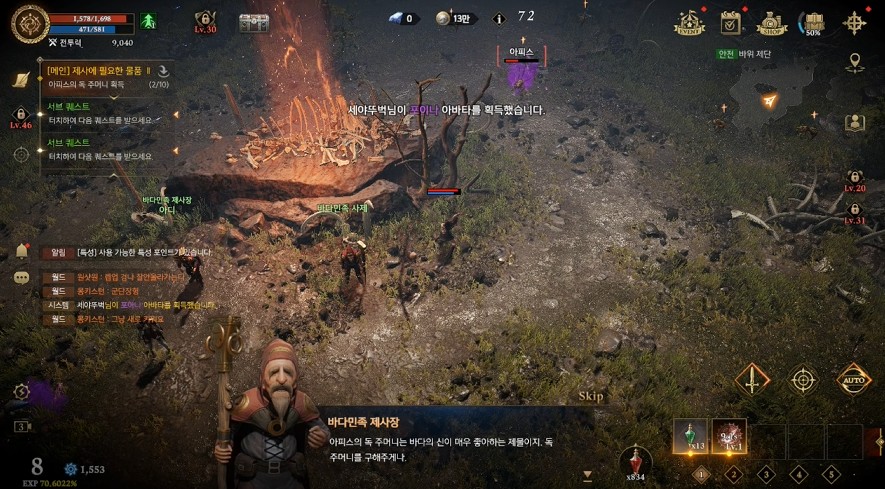Activate the sword attack button
The image size is (885, 489).
click(x=752, y=379)
